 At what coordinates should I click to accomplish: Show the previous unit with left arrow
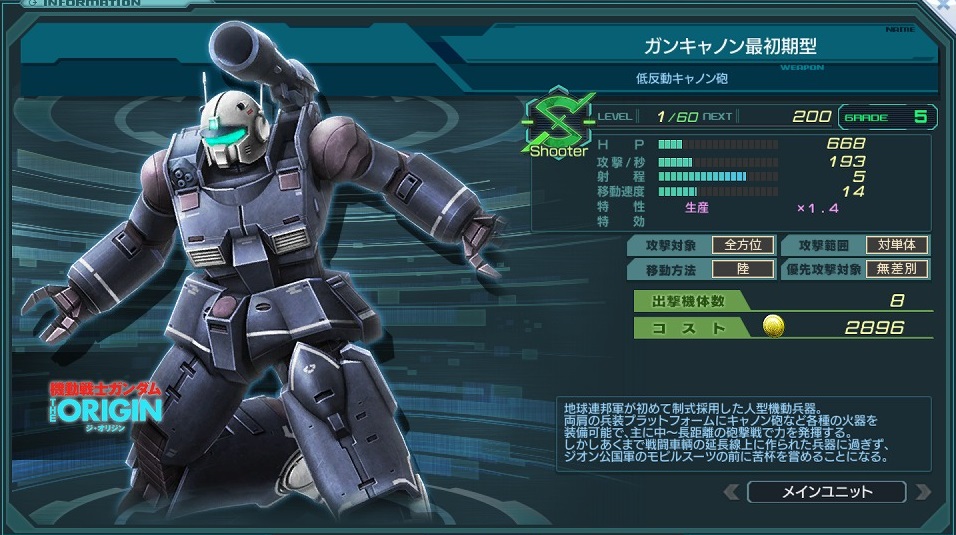point(732,492)
